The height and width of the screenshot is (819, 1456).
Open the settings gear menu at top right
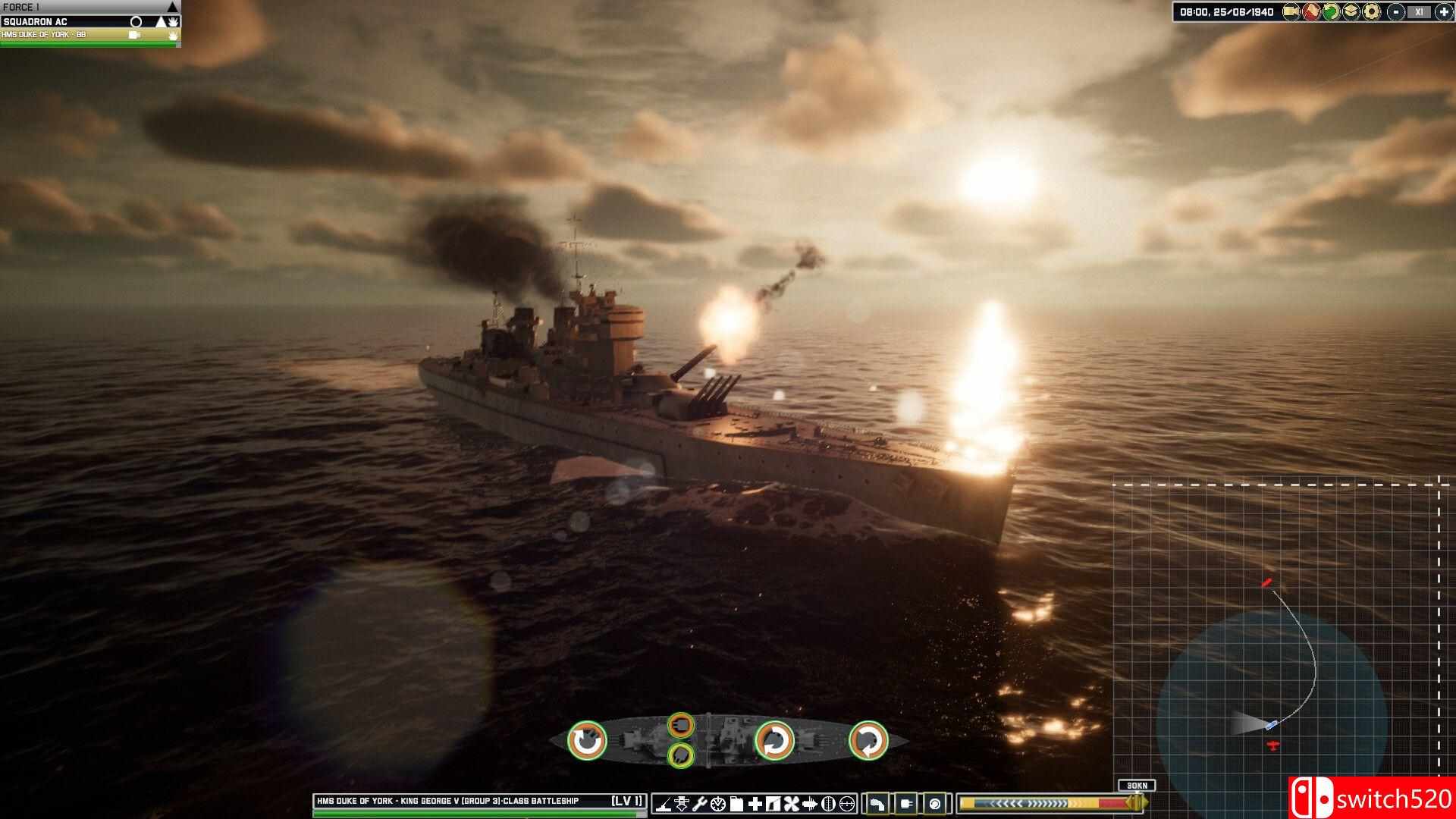coord(1370,11)
